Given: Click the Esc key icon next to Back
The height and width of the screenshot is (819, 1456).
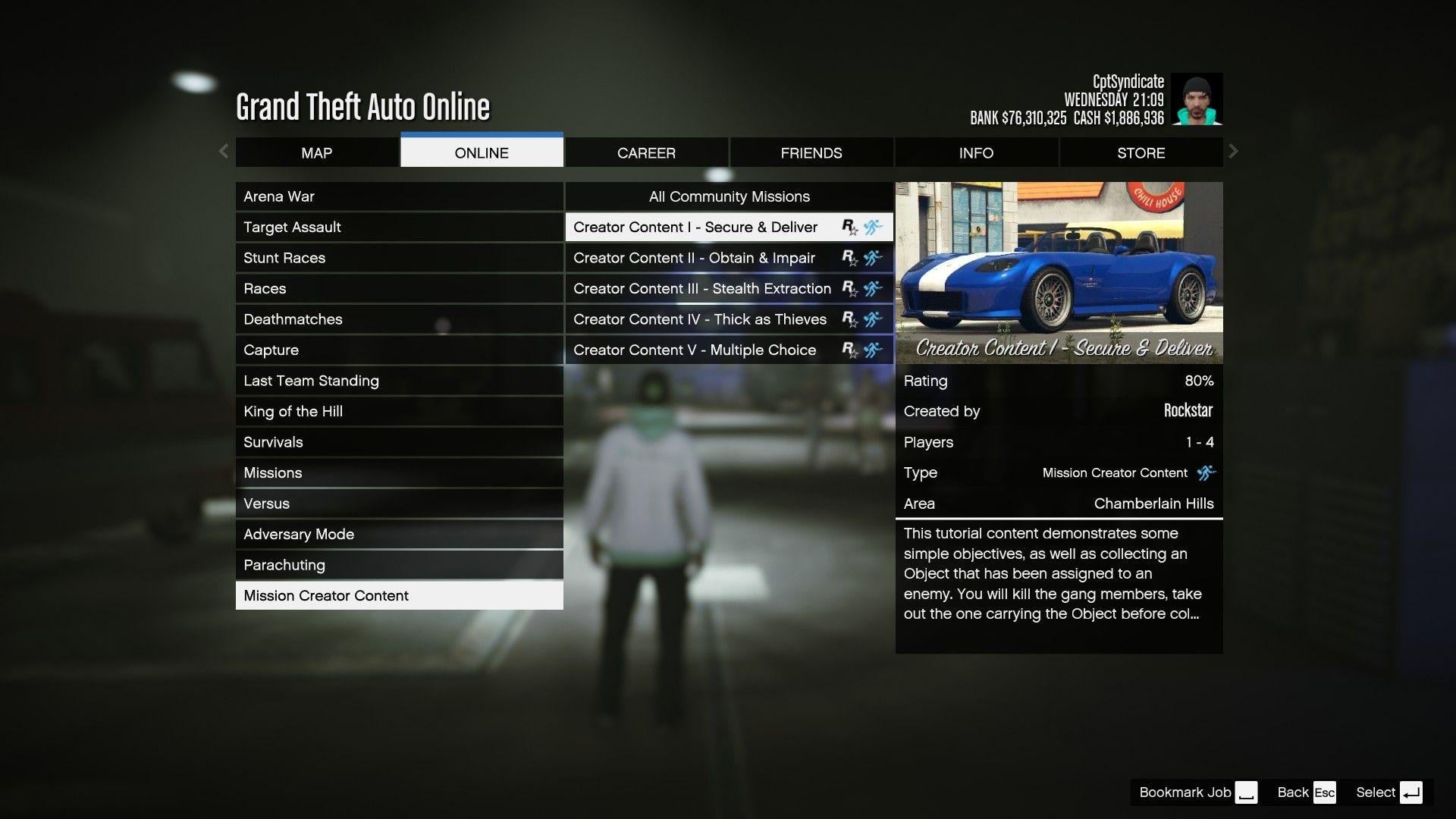Looking at the screenshot, I should 1325,792.
